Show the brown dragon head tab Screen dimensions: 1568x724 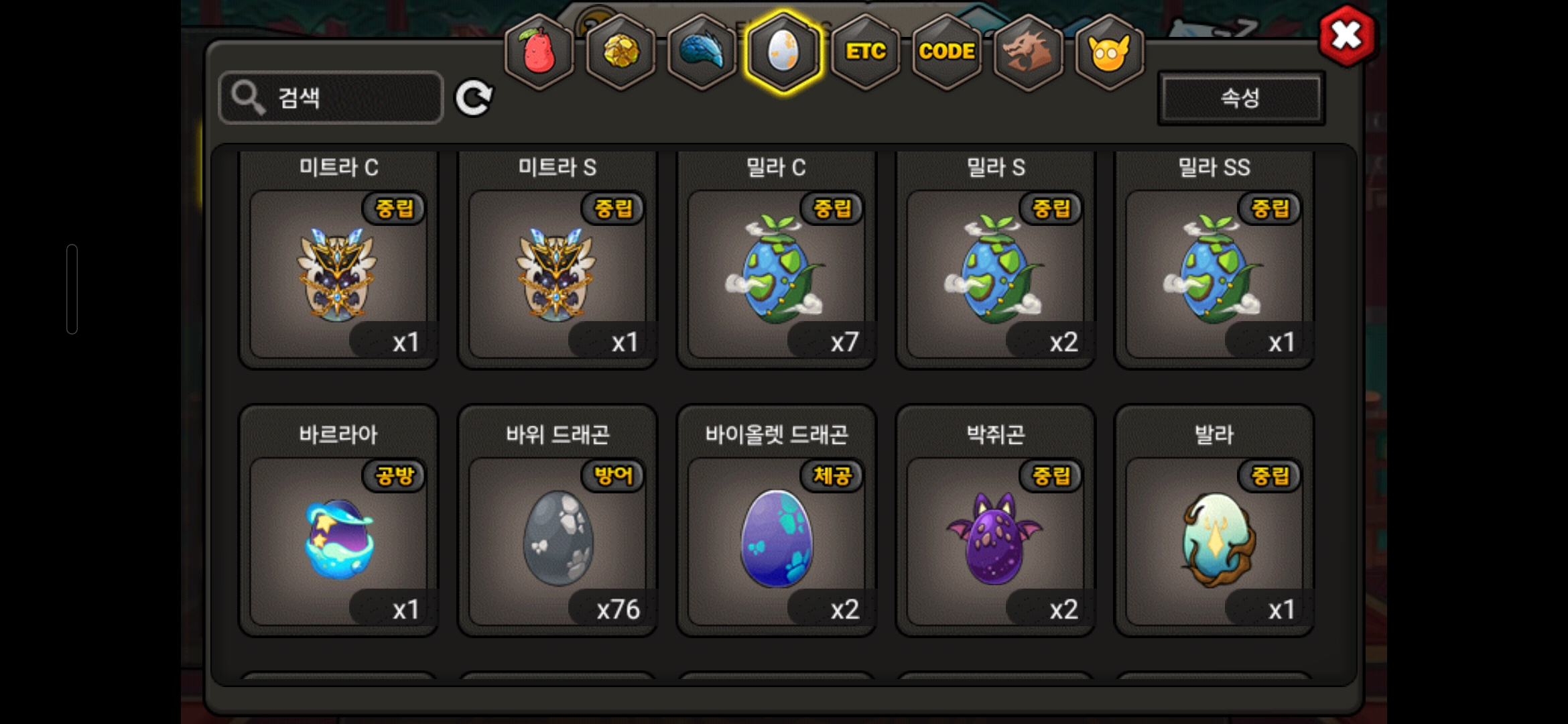tap(1028, 52)
